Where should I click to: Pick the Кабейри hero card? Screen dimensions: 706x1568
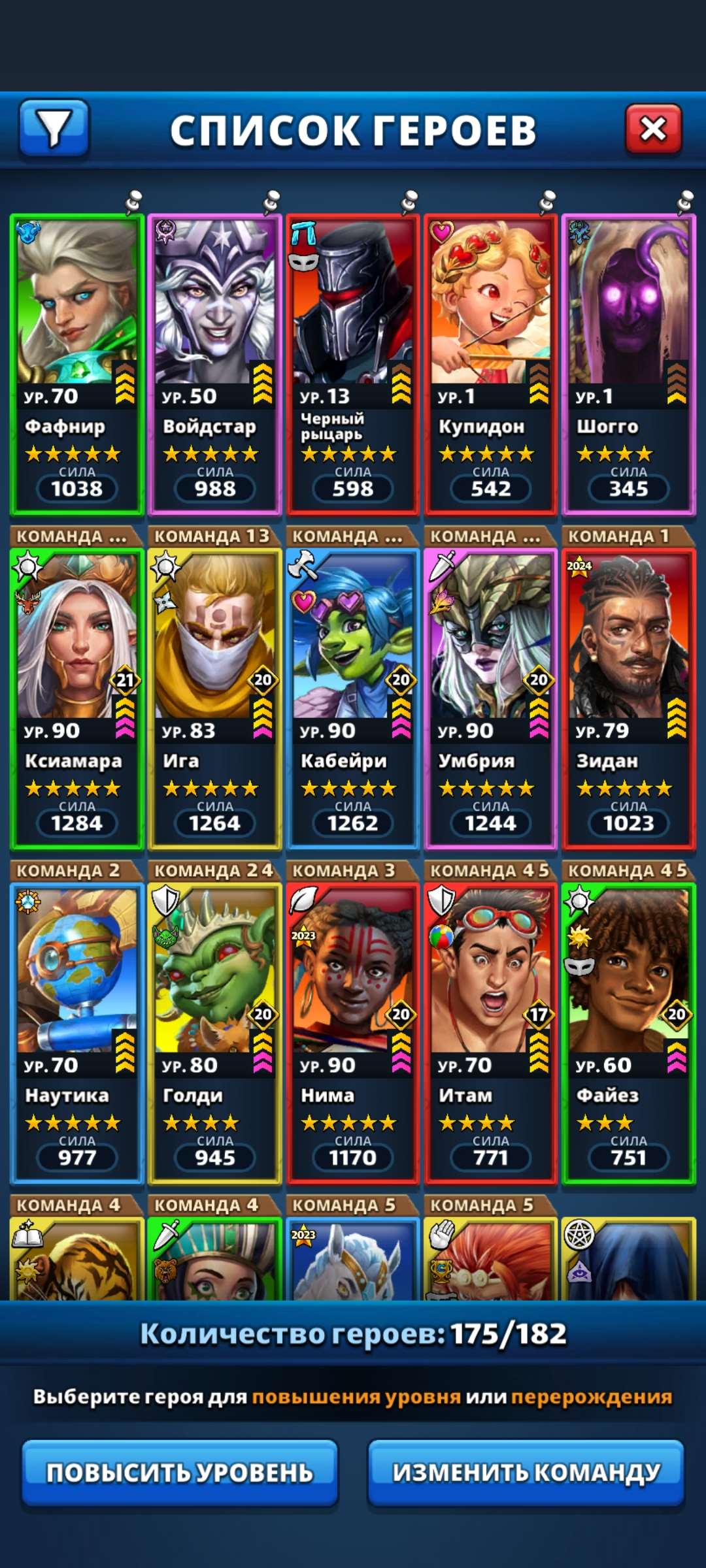tap(353, 699)
